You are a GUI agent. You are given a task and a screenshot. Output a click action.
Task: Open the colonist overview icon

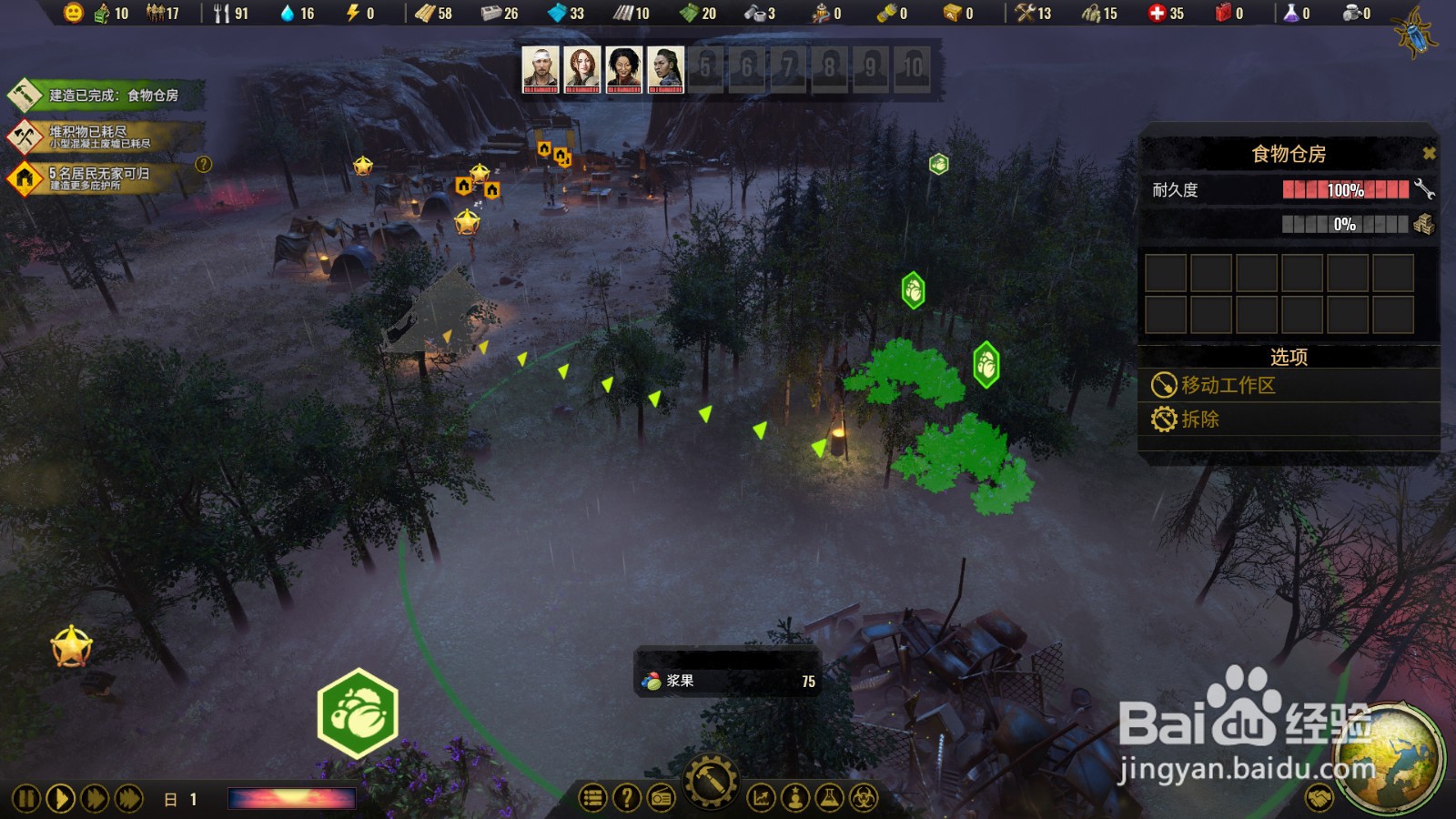coord(795,799)
